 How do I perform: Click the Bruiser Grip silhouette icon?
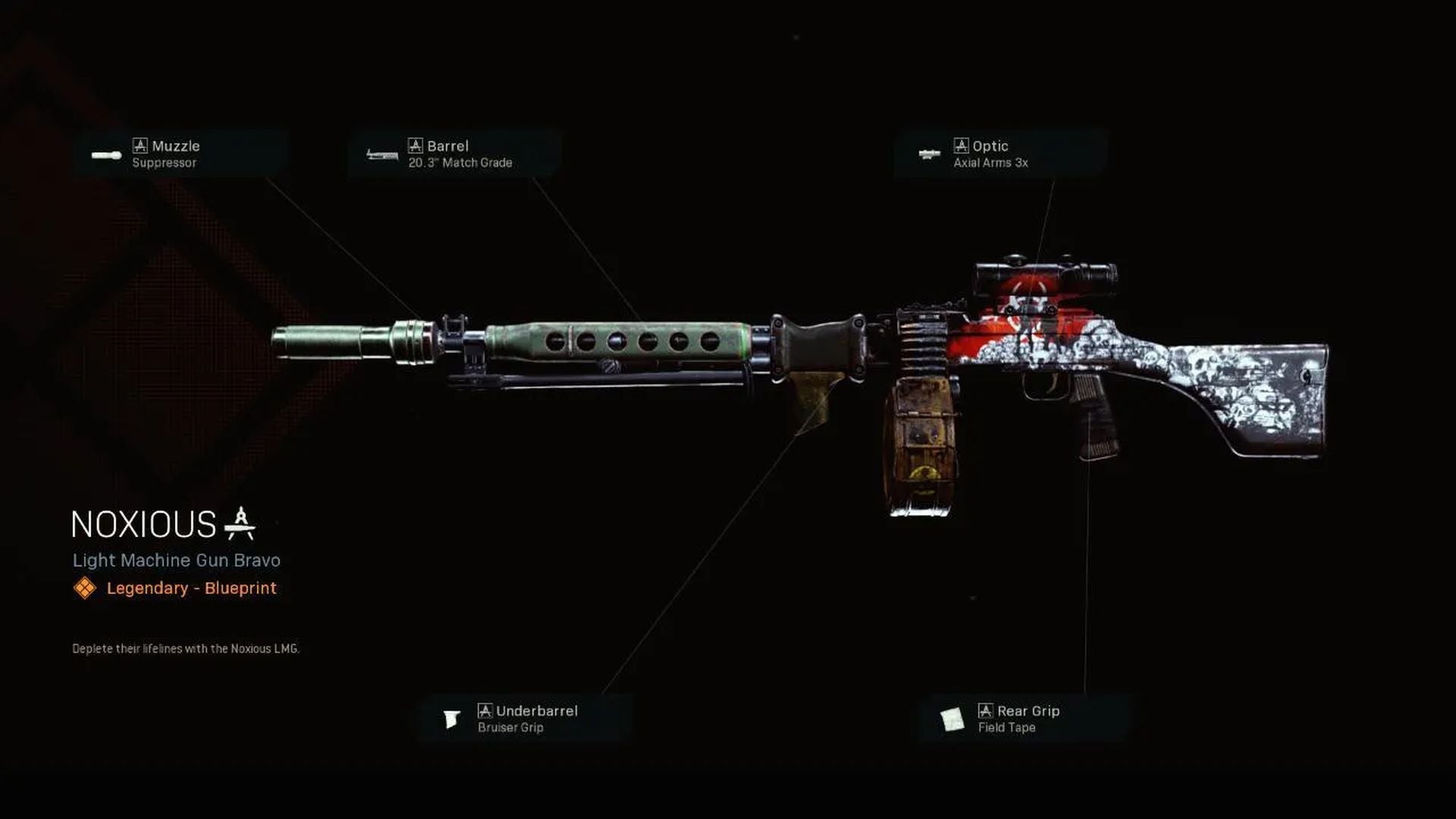453,717
